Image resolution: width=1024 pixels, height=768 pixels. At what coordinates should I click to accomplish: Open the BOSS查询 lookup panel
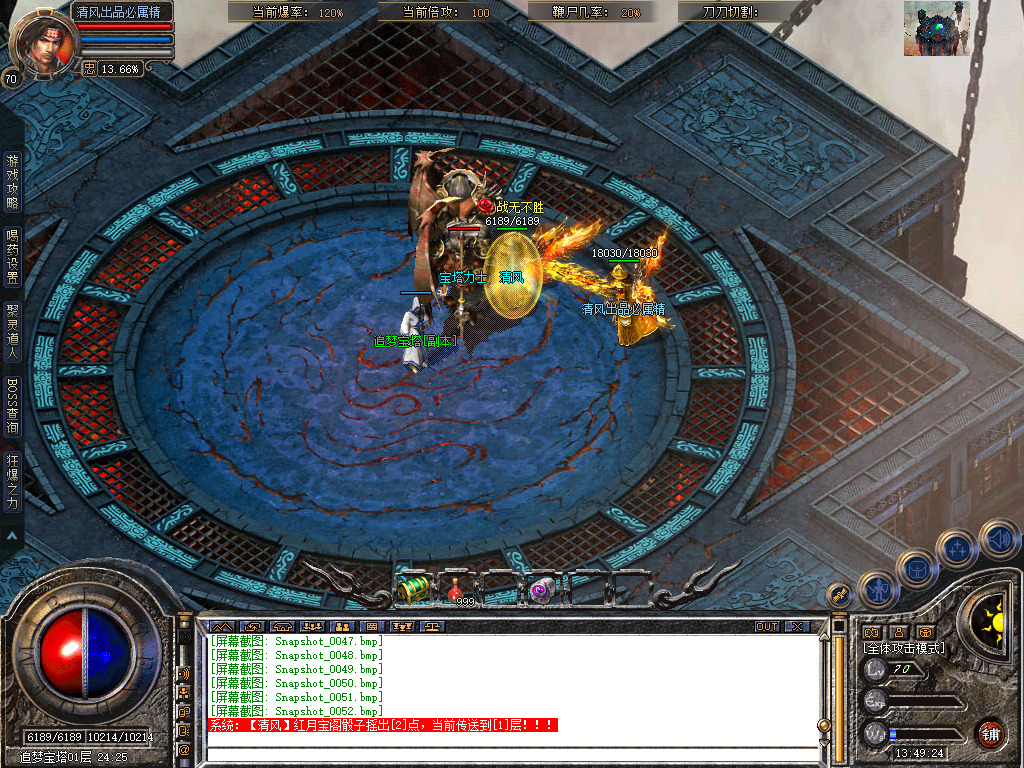(12, 406)
